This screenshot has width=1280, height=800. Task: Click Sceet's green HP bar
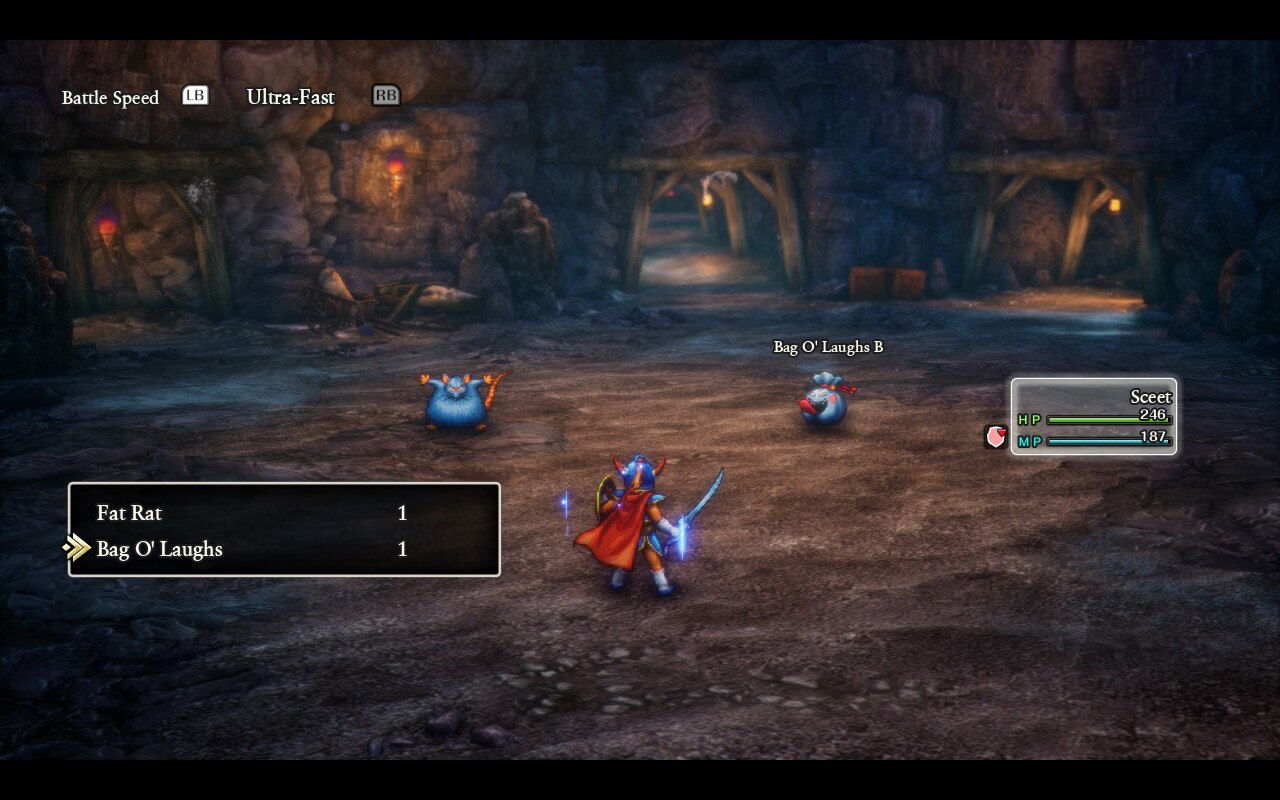click(x=1095, y=420)
